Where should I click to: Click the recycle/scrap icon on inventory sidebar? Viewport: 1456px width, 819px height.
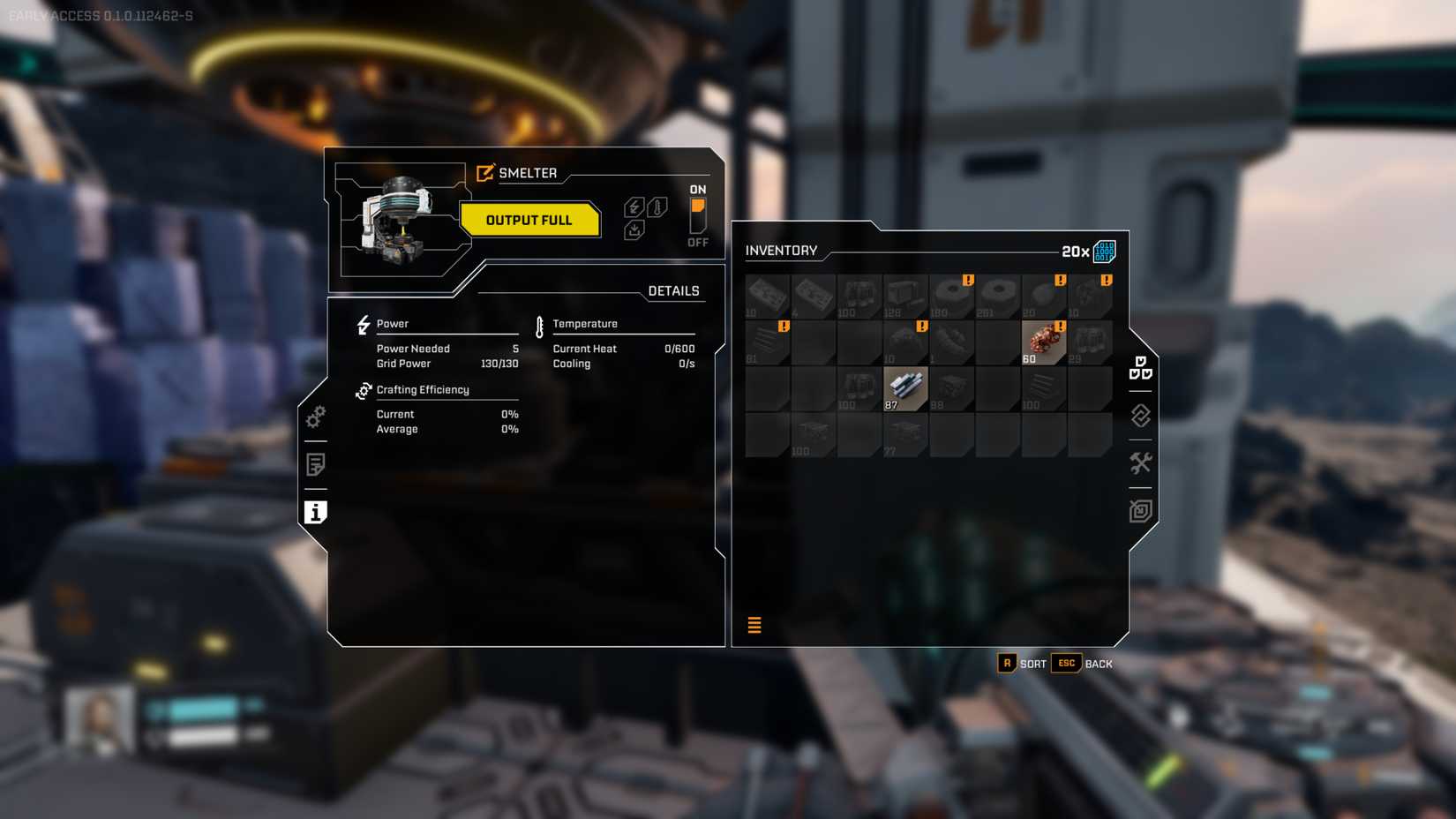[x=1140, y=417]
